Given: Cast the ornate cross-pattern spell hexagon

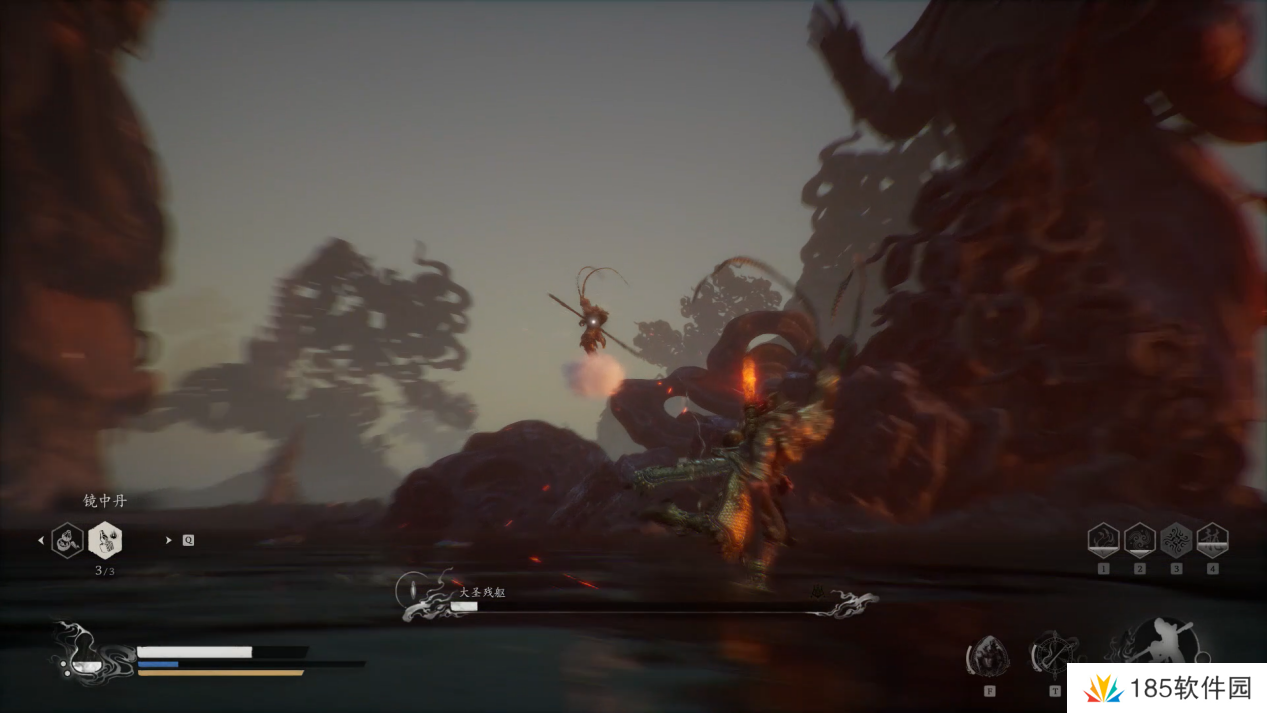Looking at the screenshot, I should 1176,540.
